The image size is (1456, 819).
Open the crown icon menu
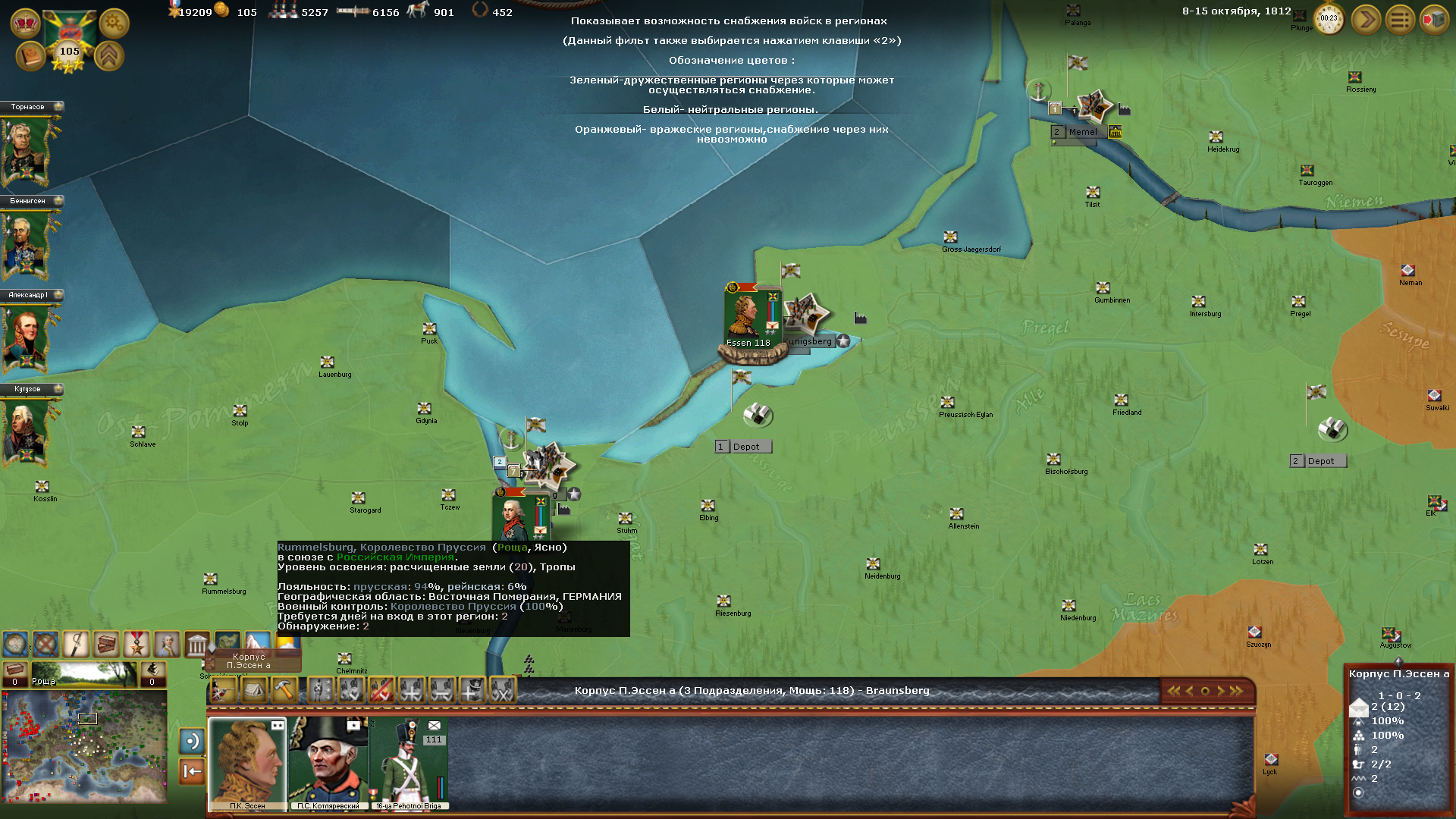[25, 24]
